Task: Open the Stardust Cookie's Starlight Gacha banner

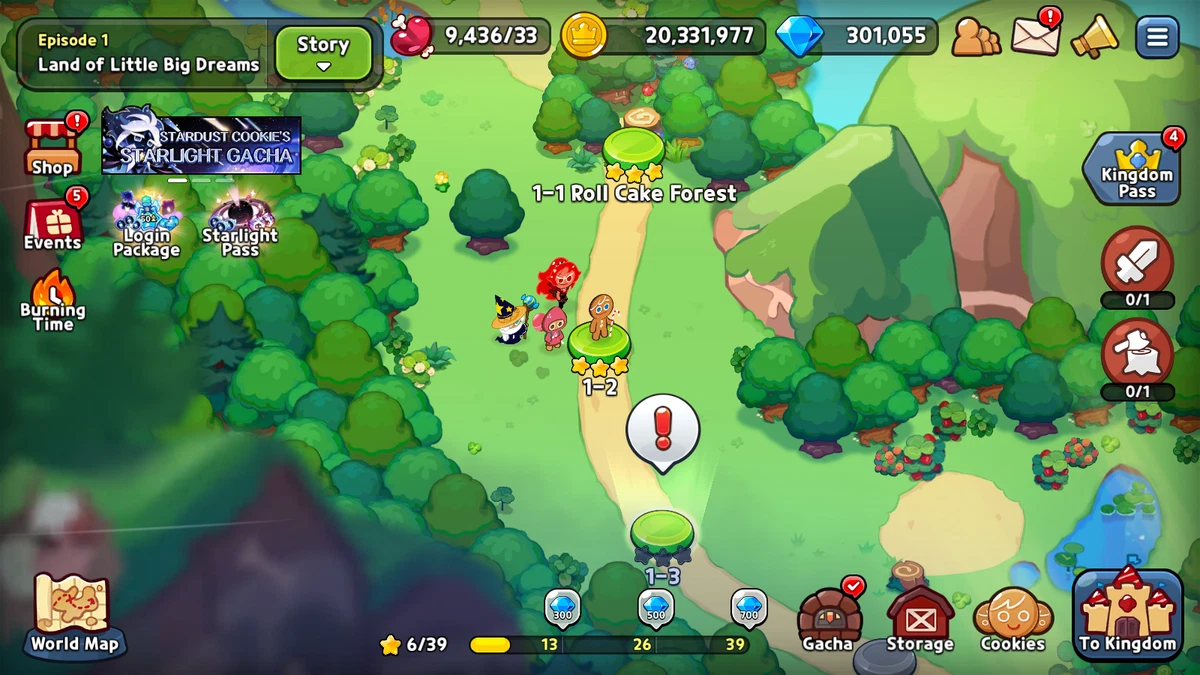Action: pos(201,145)
